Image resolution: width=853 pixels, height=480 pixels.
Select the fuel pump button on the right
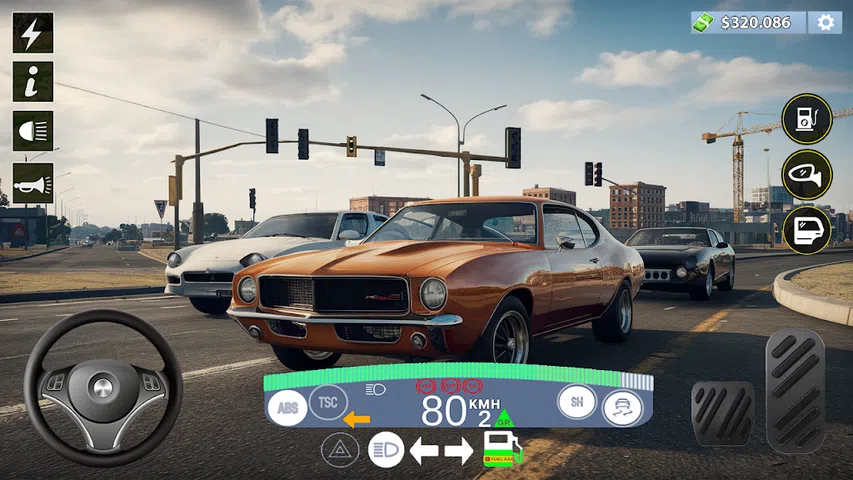806,120
